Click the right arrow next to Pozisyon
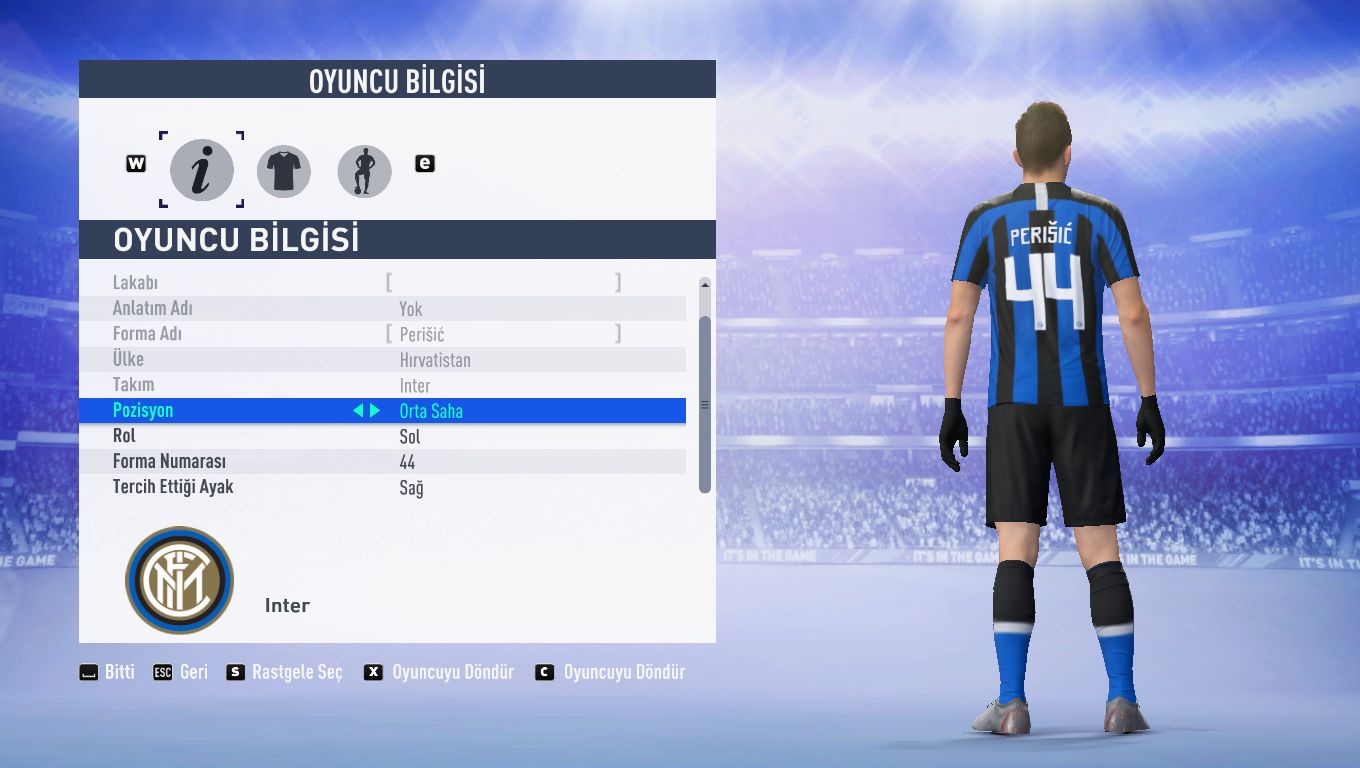The image size is (1360, 768). point(375,410)
